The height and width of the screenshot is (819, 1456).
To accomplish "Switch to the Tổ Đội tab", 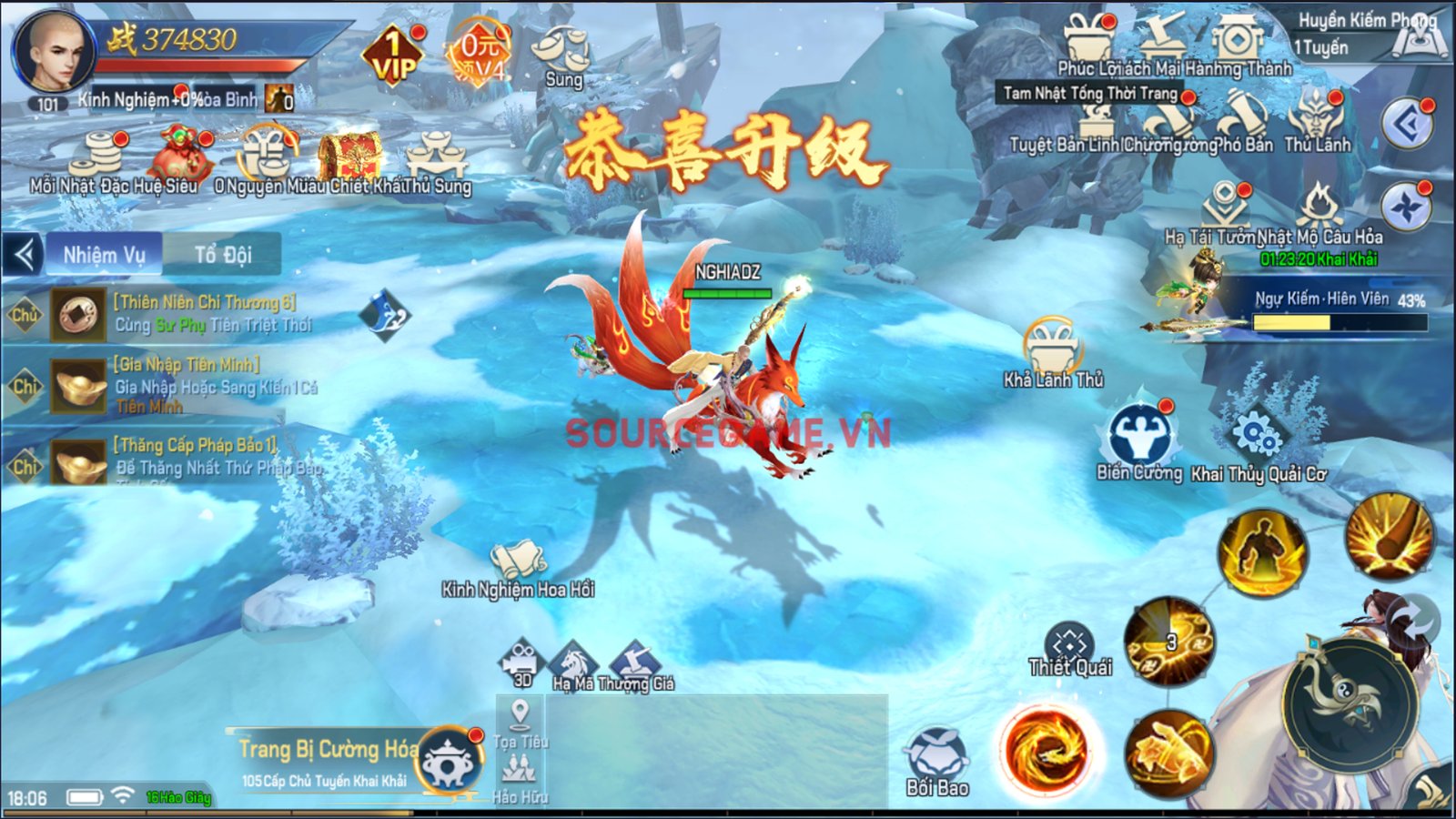I will pos(223,255).
